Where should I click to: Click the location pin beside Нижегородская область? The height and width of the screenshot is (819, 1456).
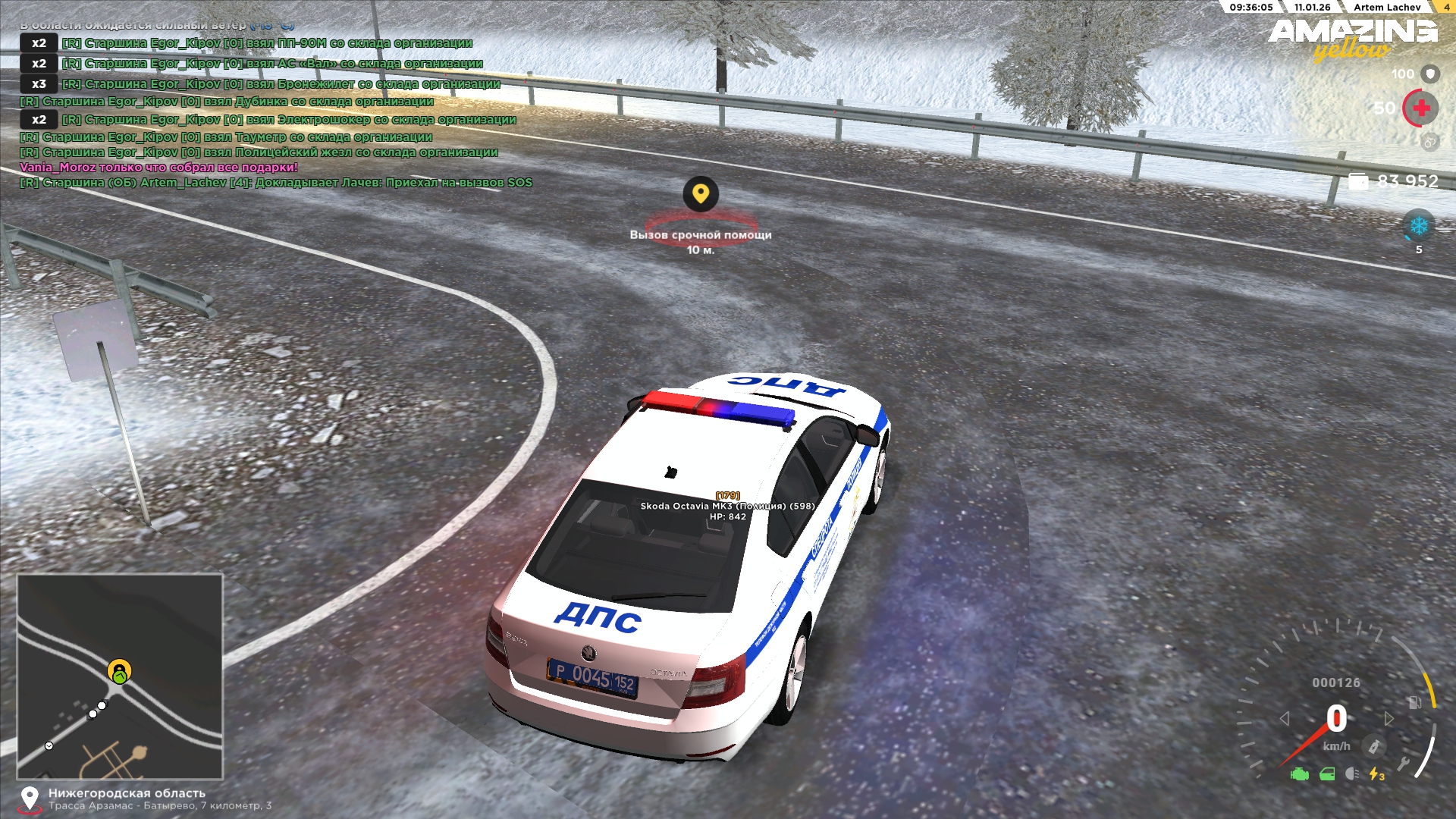[30, 799]
